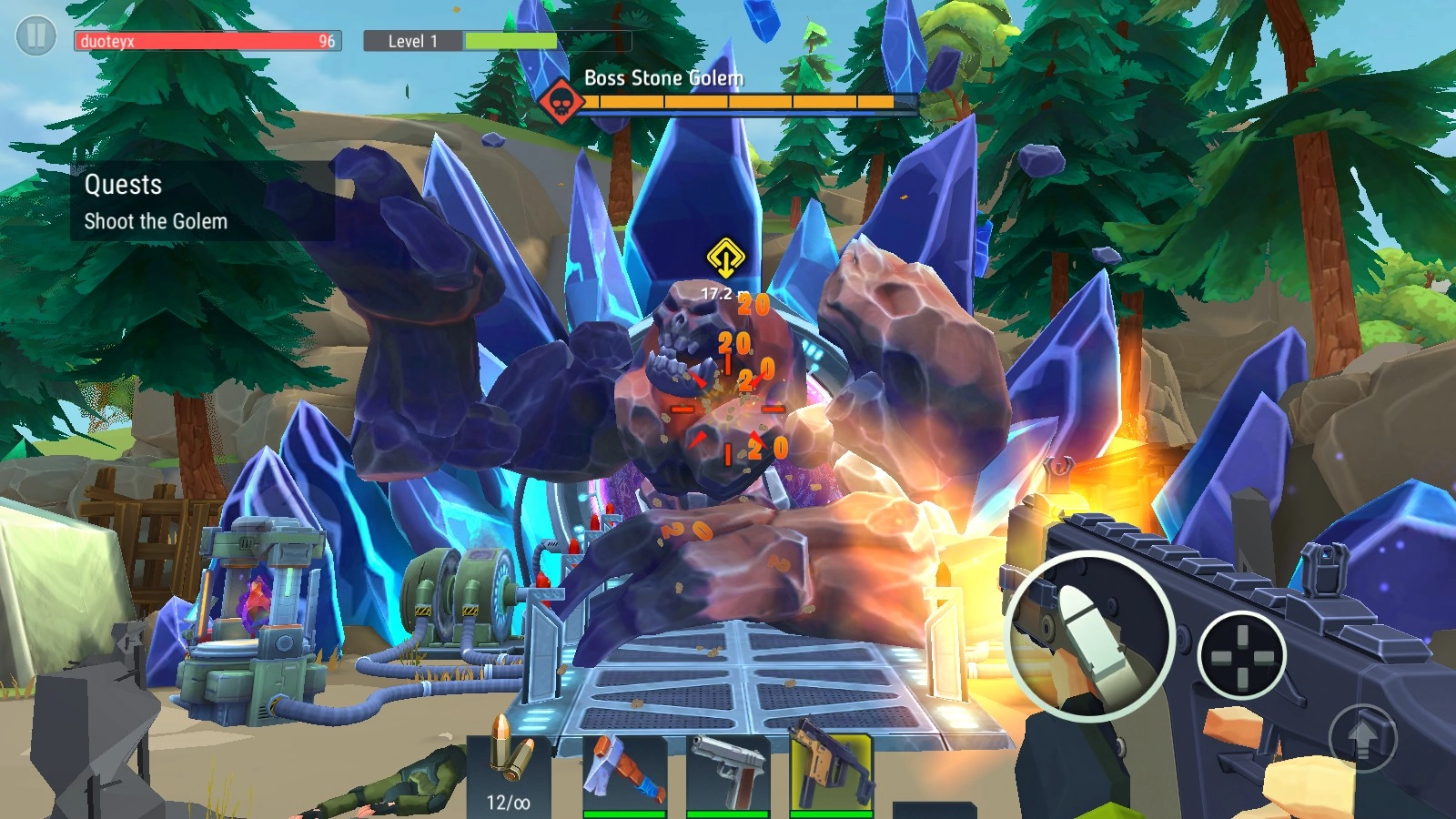1456x819 pixels.
Task: Choose the submachine gun slot
Action: [x=831, y=772]
